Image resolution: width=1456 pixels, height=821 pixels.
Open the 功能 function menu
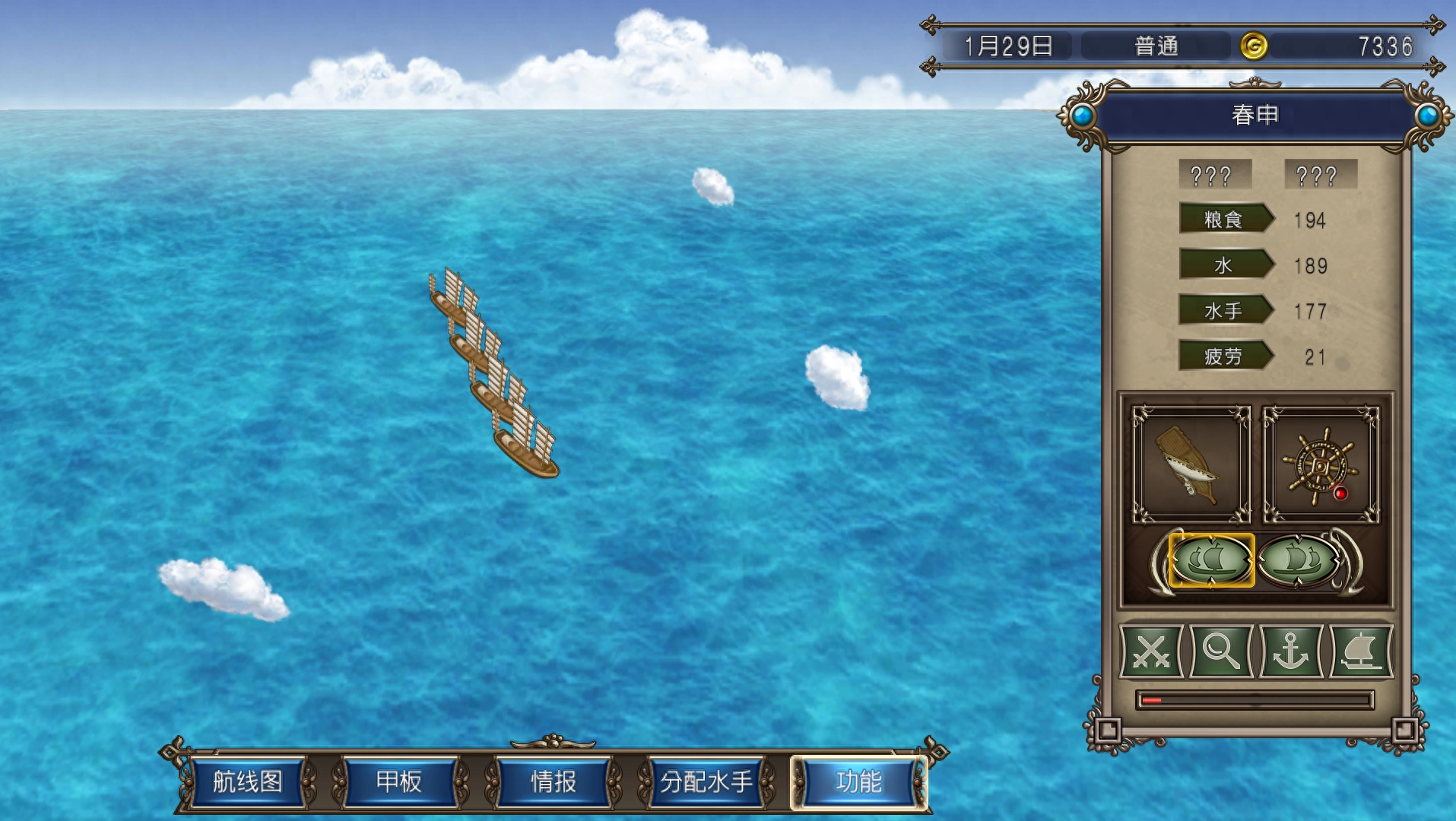(858, 781)
